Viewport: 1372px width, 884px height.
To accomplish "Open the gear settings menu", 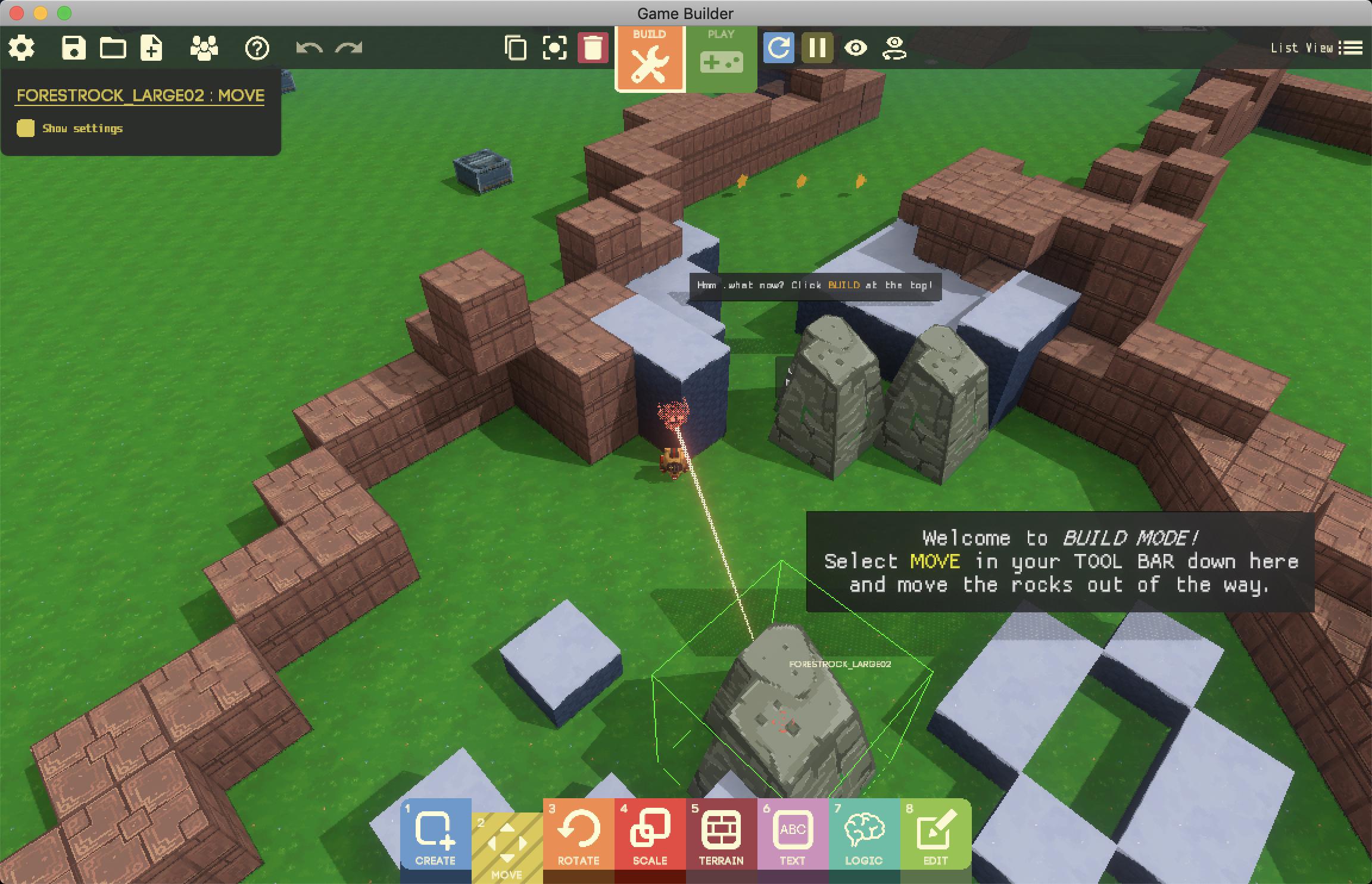I will (x=22, y=48).
